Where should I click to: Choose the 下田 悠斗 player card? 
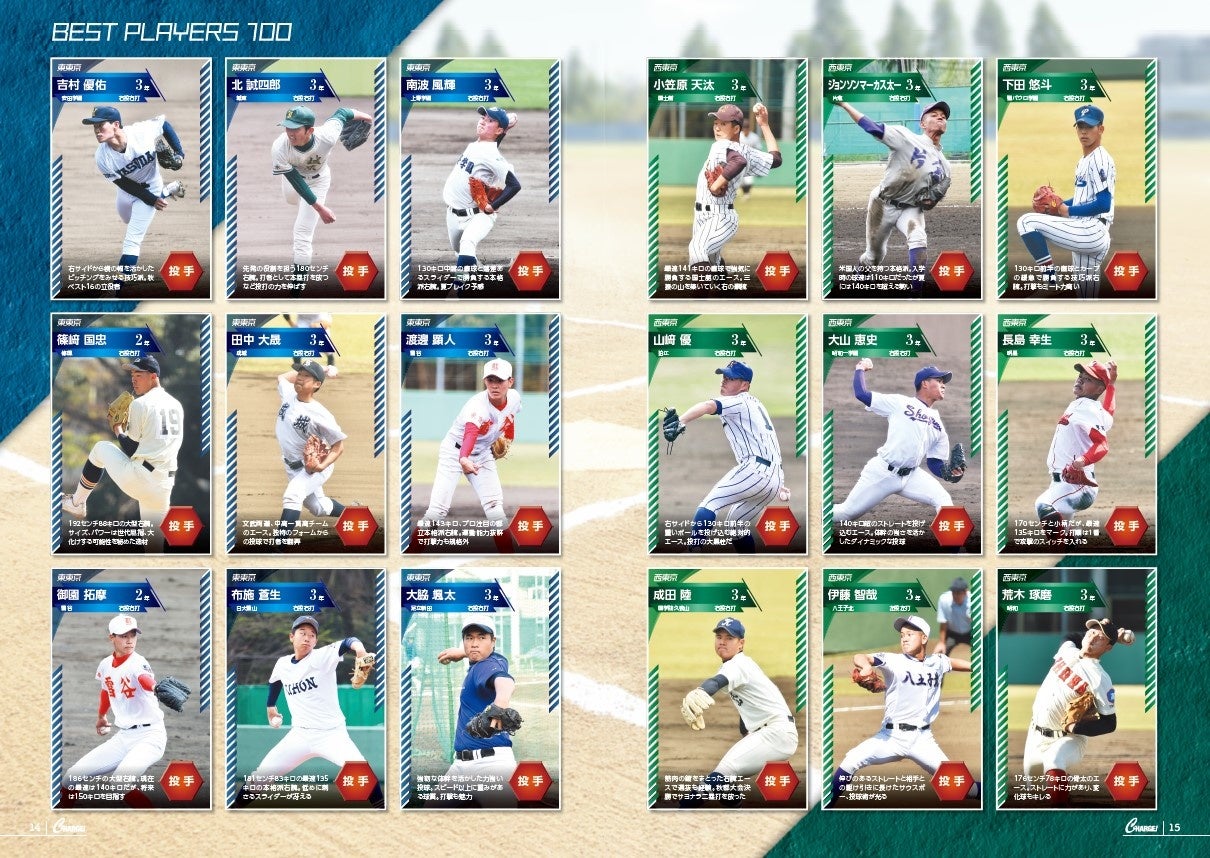[1076, 179]
